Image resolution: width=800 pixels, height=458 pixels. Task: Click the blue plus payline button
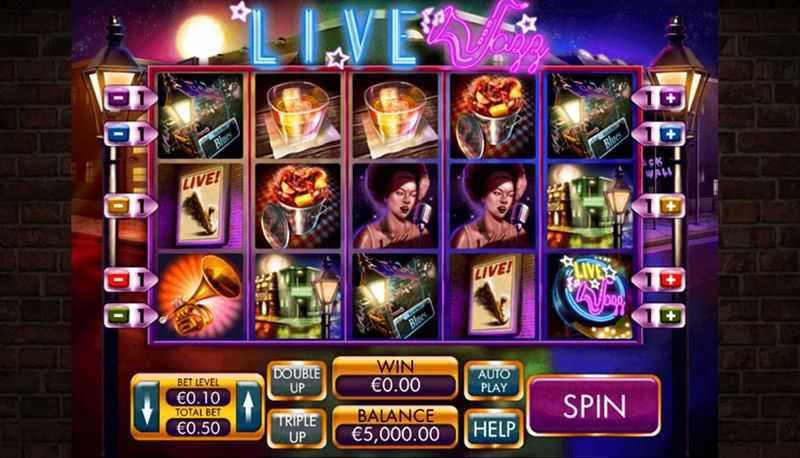click(667, 133)
